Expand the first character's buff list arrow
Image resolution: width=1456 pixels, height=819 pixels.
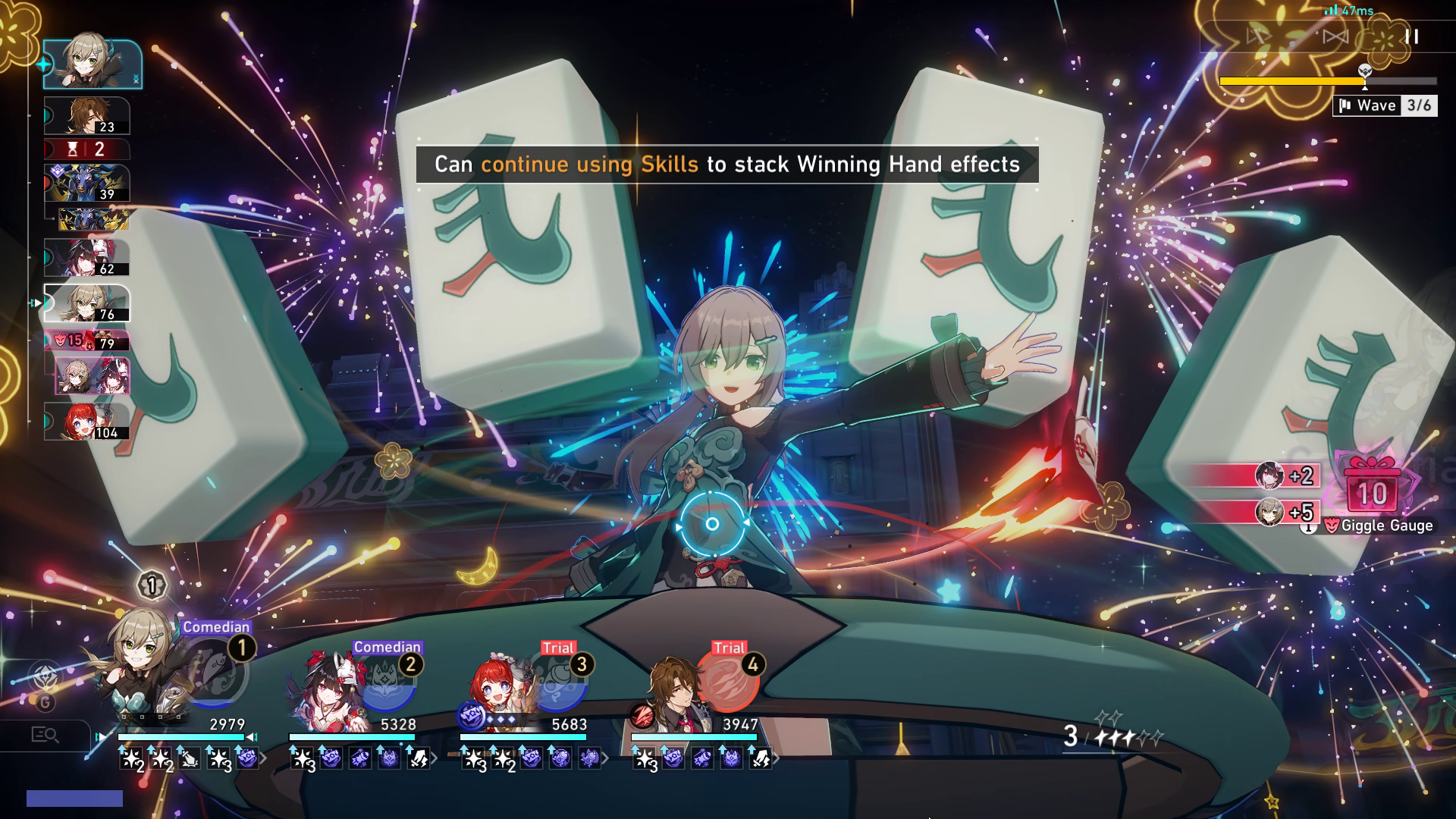(264, 758)
